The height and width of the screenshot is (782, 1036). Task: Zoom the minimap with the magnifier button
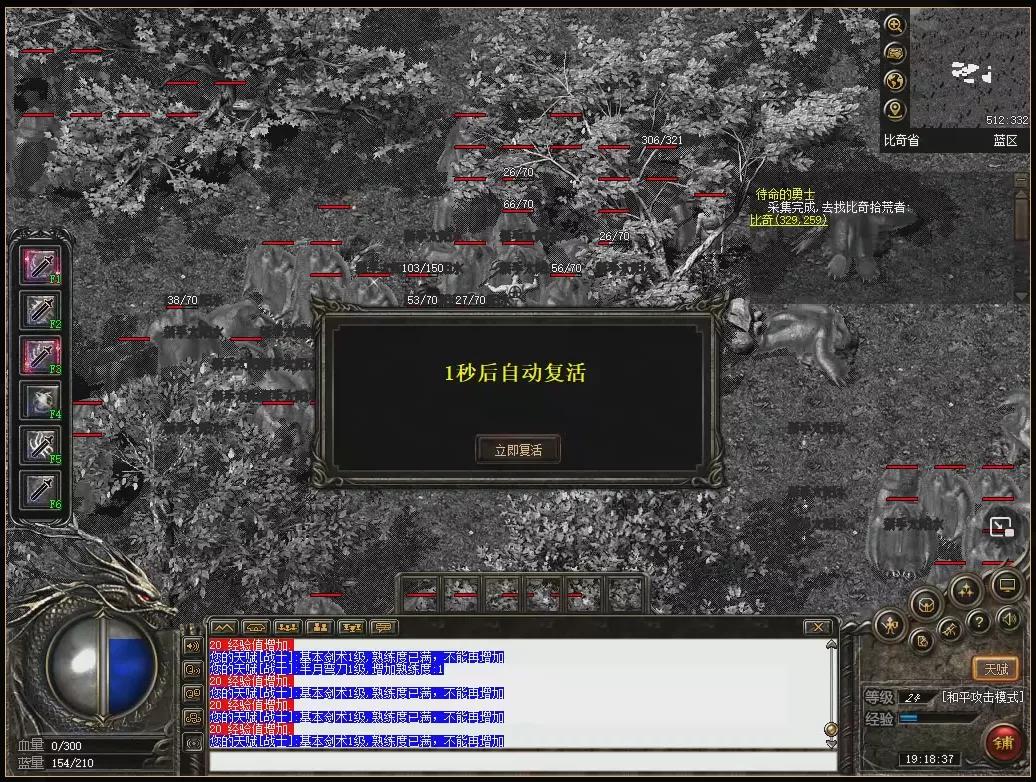tap(894, 25)
